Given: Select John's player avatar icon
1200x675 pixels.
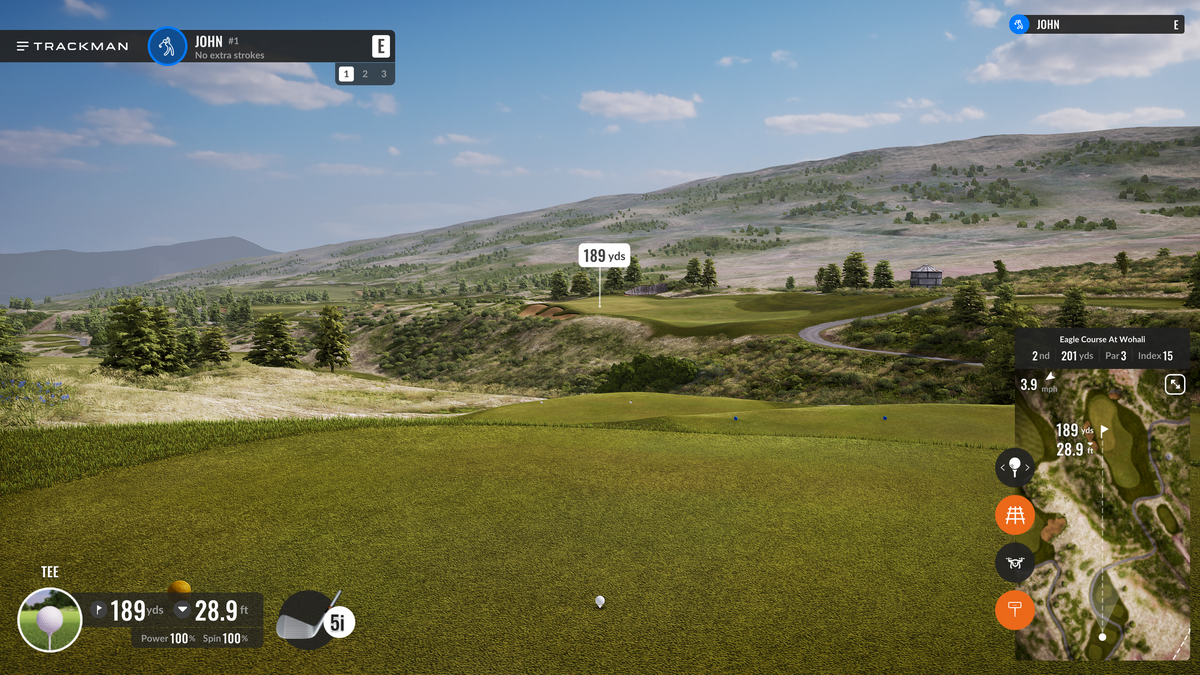Looking at the screenshot, I should 167,46.
